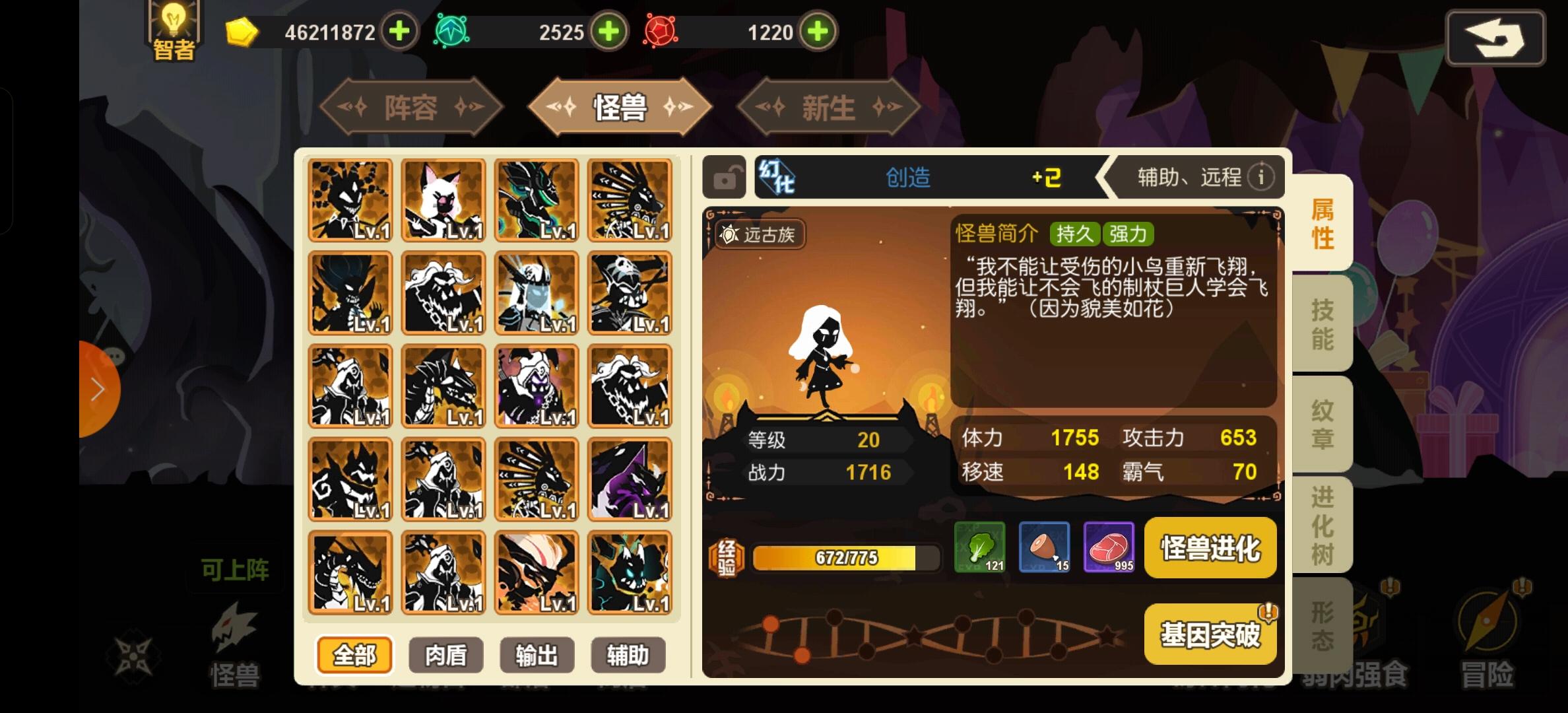
Task: Select the white cat monster thumbnail
Action: point(443,198)
